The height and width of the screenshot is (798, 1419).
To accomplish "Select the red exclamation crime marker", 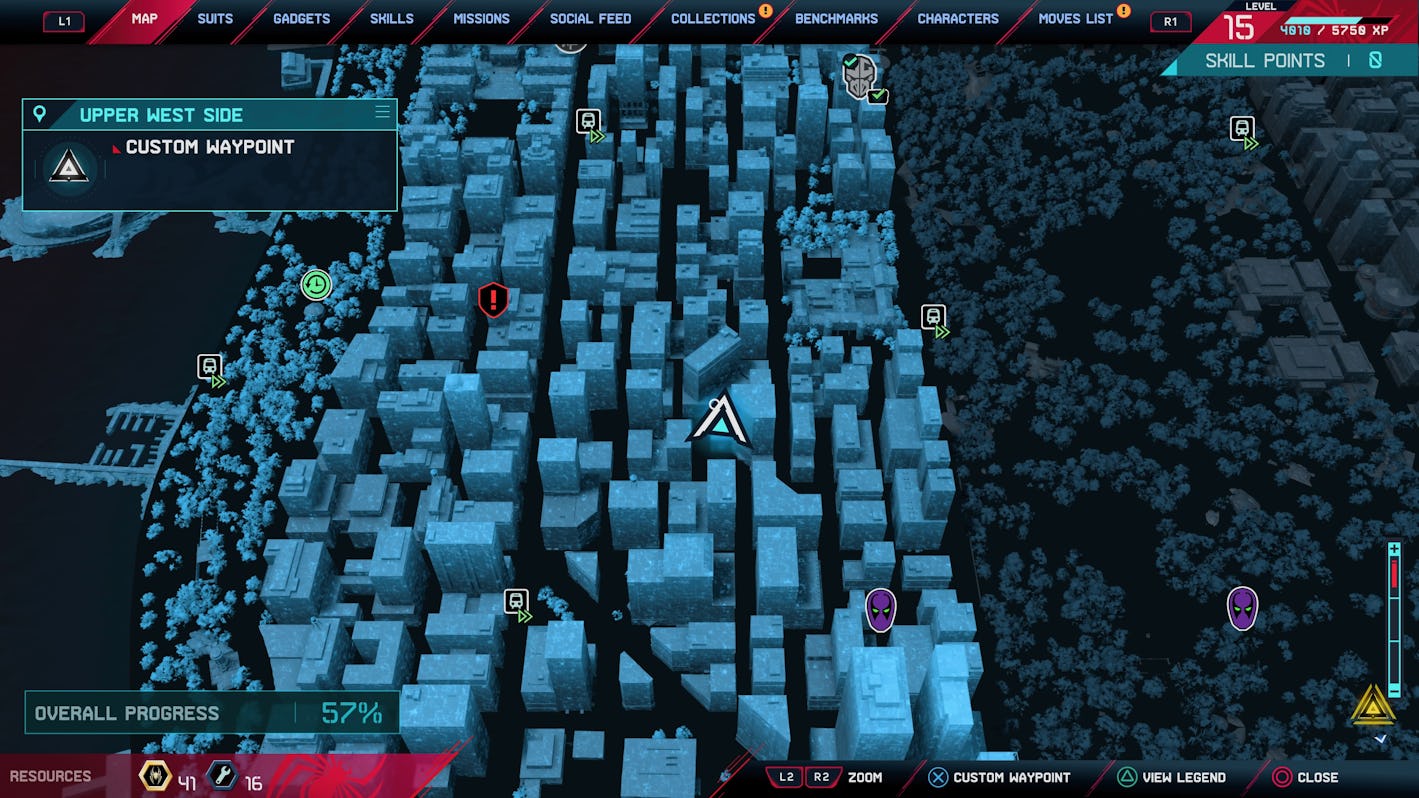I will click(493, 300).
